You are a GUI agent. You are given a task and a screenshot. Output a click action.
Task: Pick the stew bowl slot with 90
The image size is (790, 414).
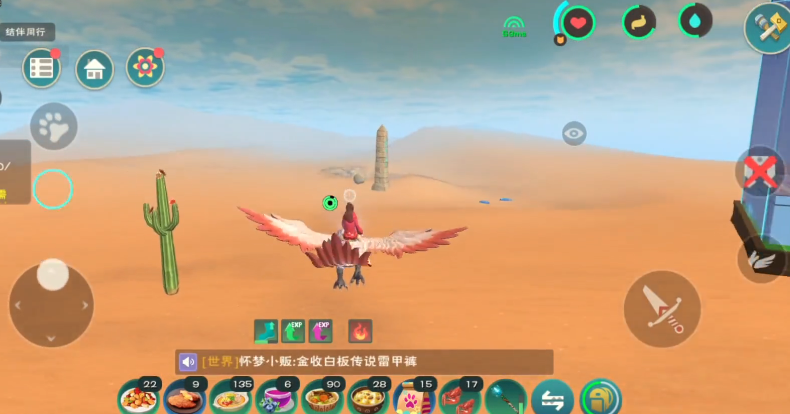(324, 398)
